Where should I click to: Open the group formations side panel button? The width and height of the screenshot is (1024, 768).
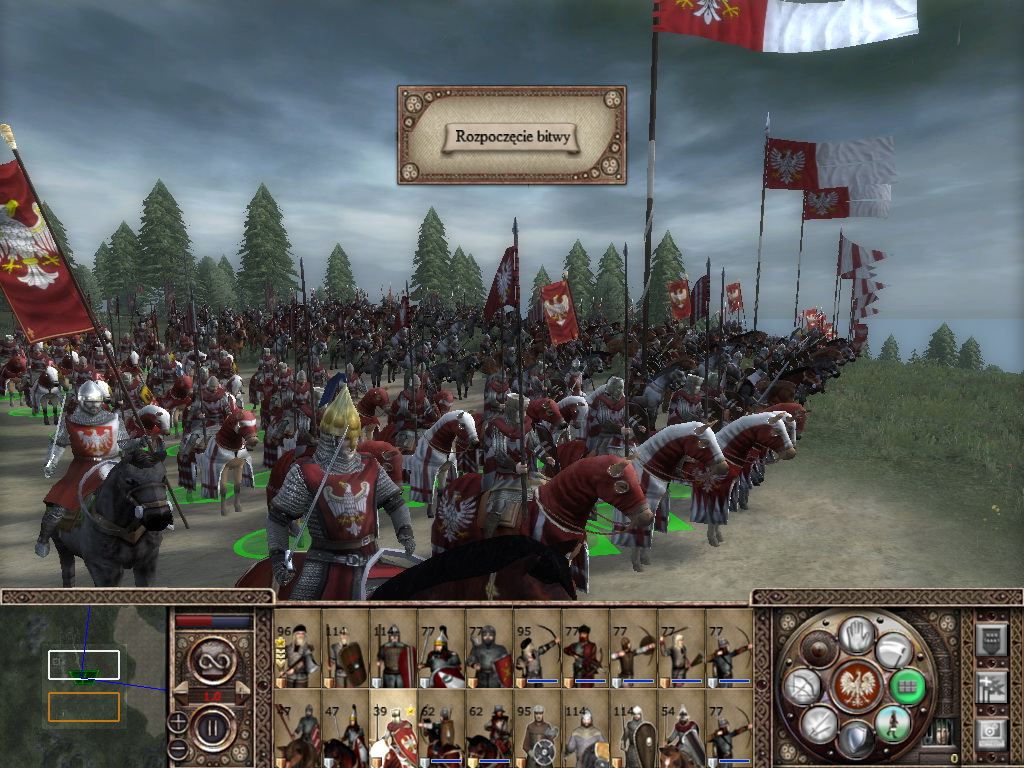(x=991, y=686)
